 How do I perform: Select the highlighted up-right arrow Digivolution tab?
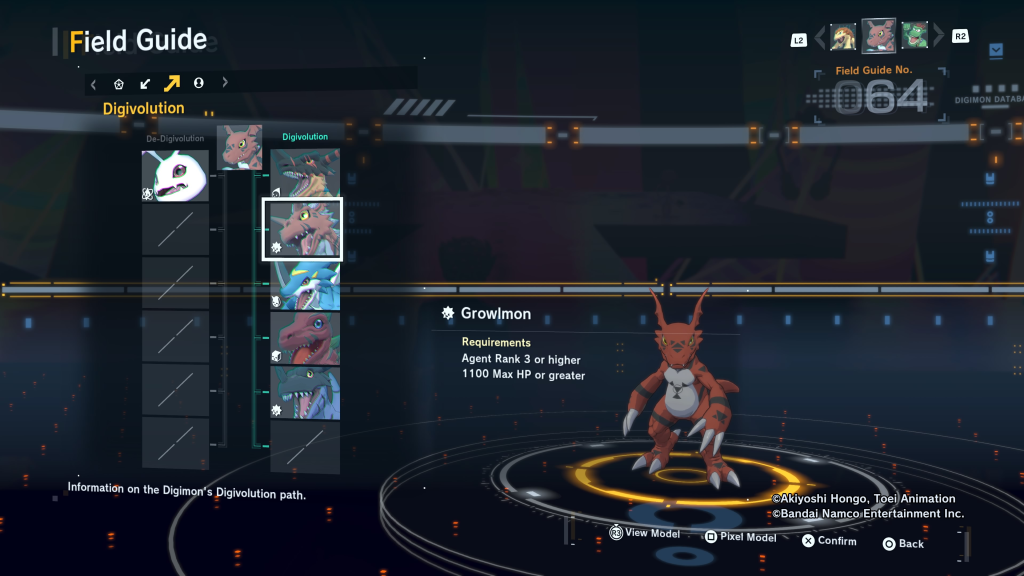coord(172,83)
